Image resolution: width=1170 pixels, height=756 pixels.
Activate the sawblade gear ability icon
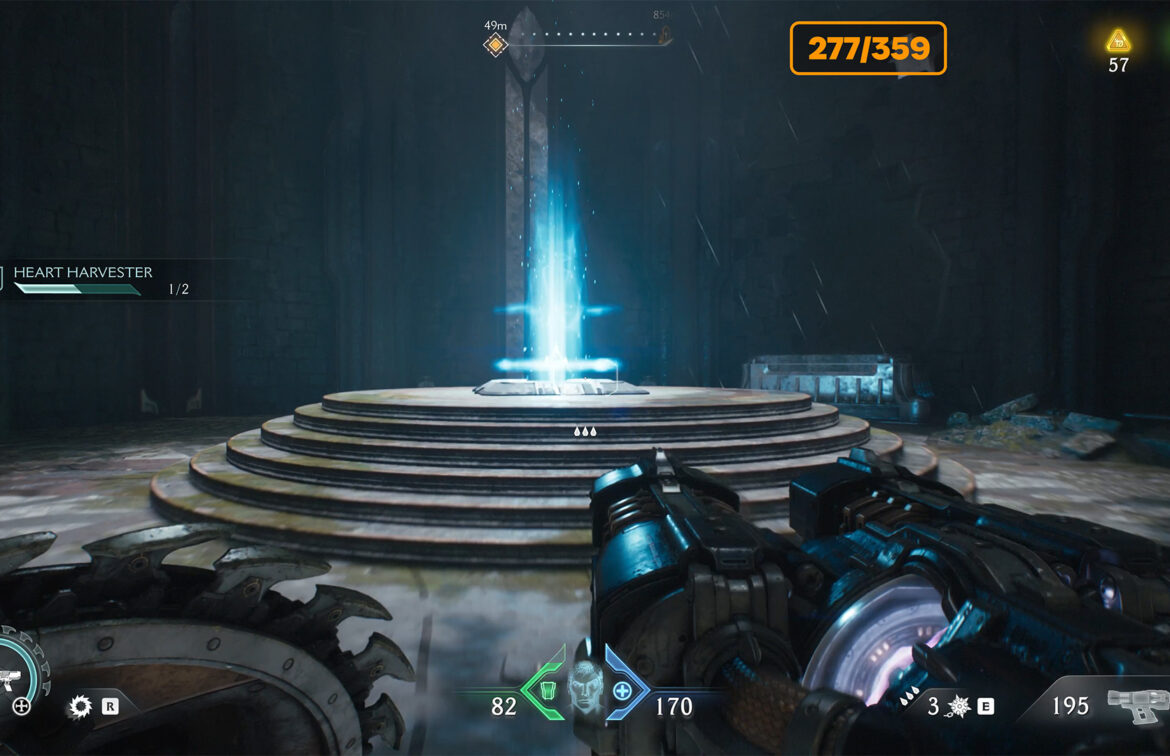click(80, 707)
